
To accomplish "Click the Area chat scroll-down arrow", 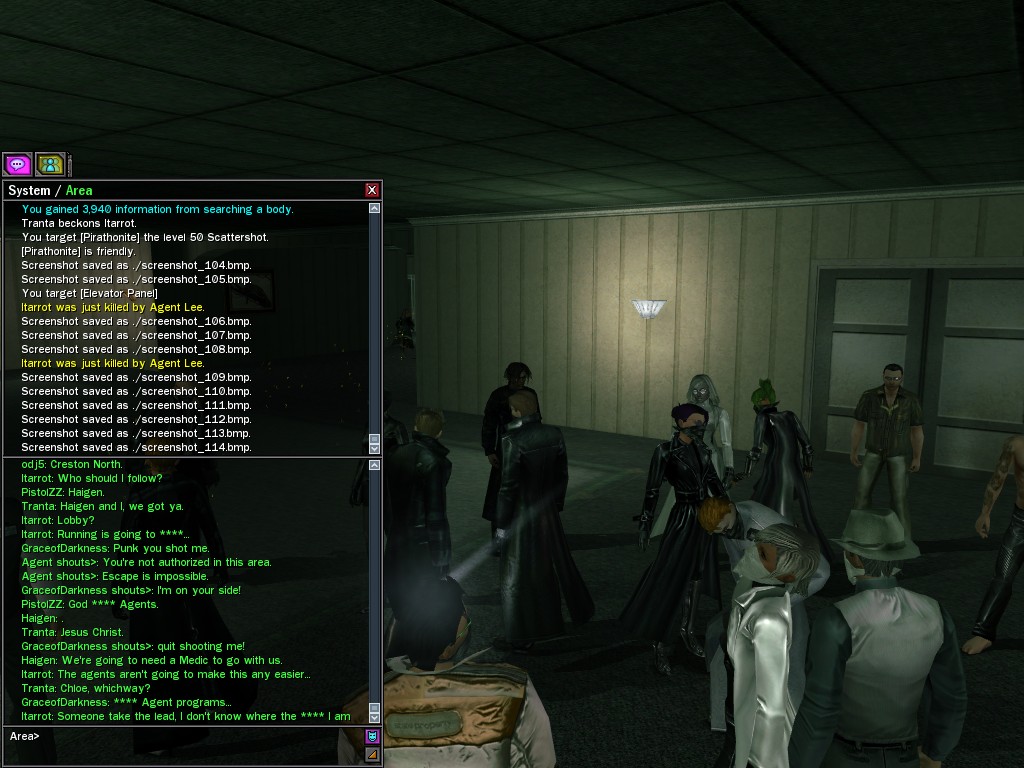I will click(x=375, y=717).
